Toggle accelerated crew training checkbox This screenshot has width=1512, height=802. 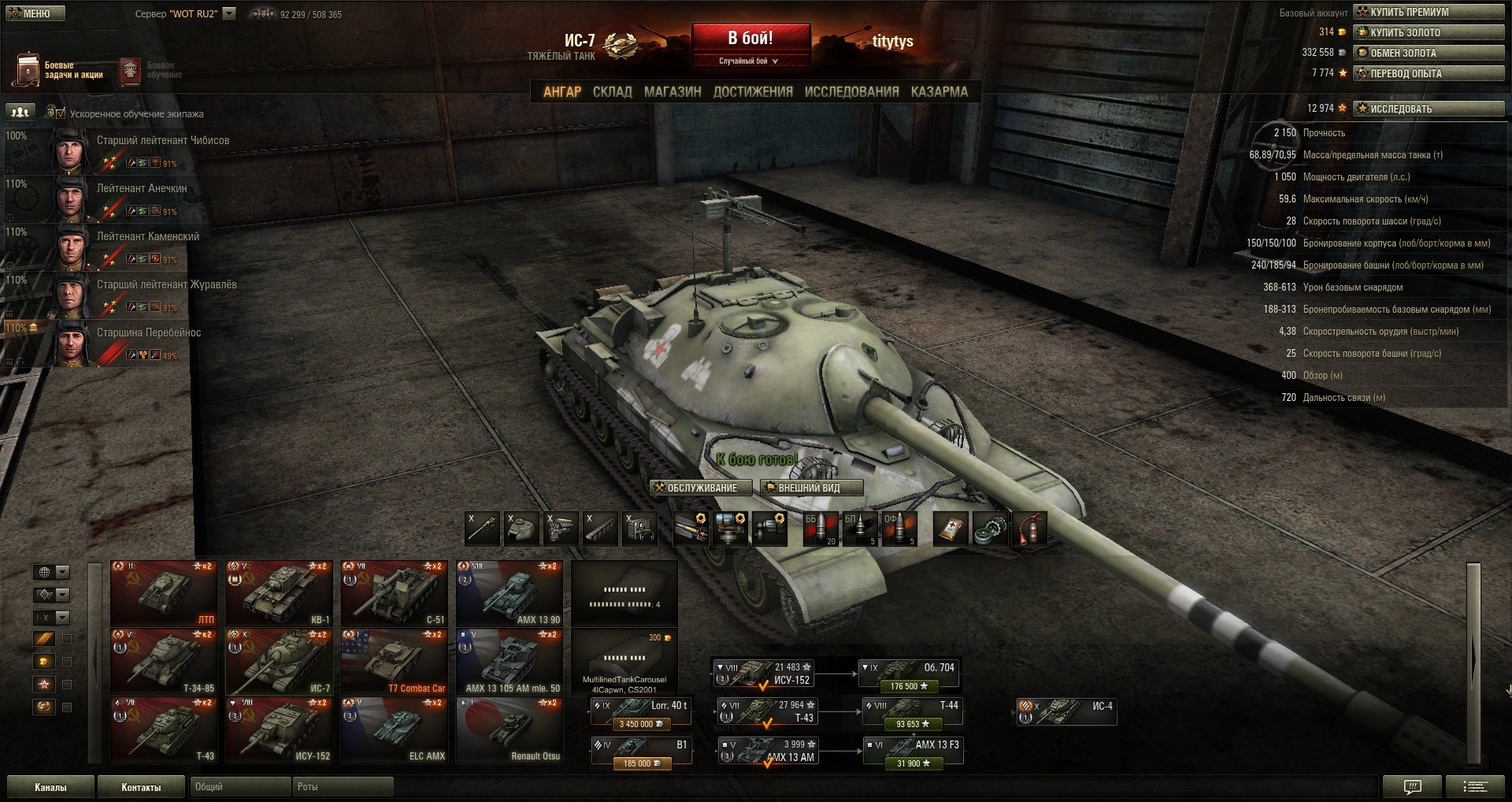click(61, 113)
